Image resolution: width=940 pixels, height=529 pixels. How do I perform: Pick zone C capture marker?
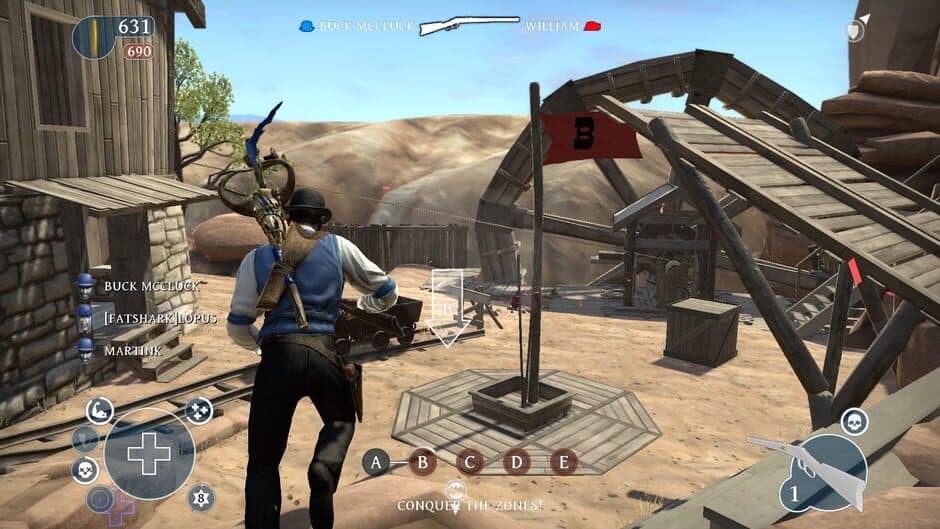[470, 462]
